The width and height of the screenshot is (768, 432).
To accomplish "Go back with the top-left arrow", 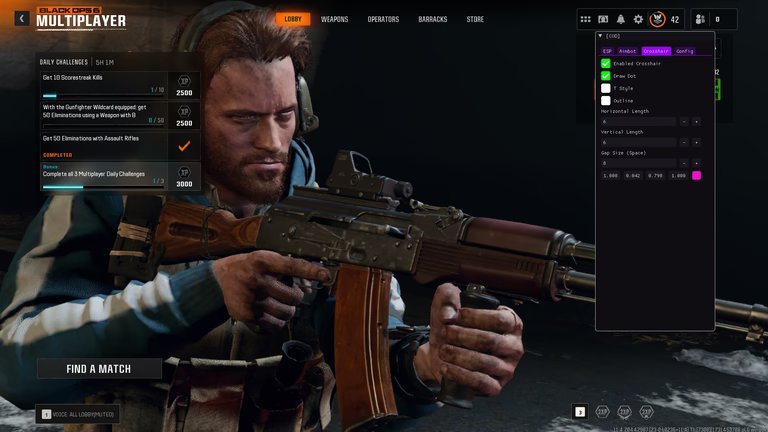I will tap(21, 19).
